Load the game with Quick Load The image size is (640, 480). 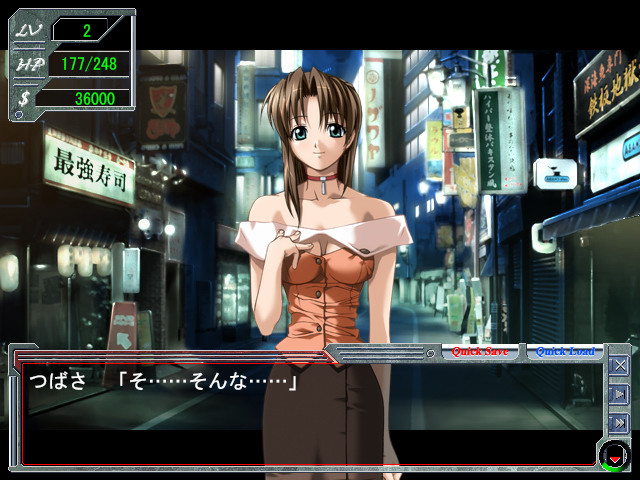565,352
